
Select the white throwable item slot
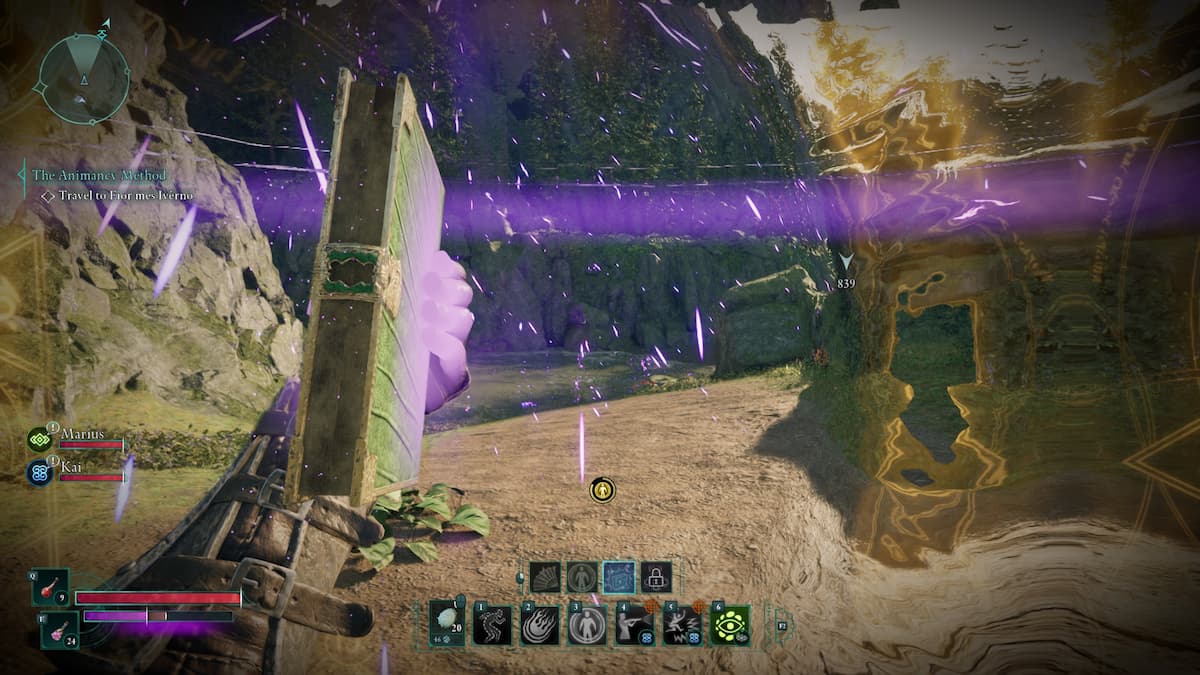click(x=446, y=624)
